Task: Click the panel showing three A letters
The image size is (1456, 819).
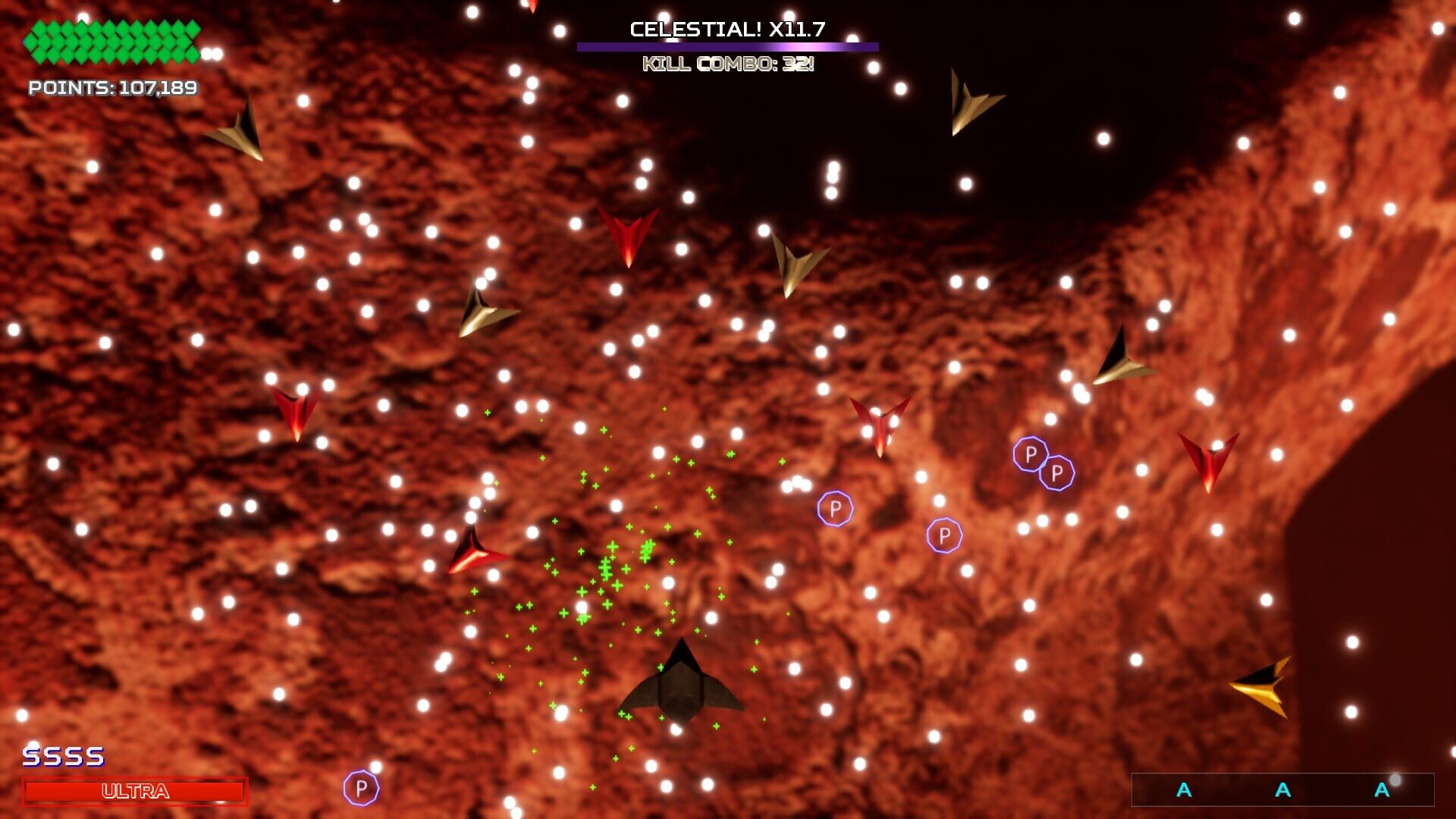Action: tap(1282, 789)
